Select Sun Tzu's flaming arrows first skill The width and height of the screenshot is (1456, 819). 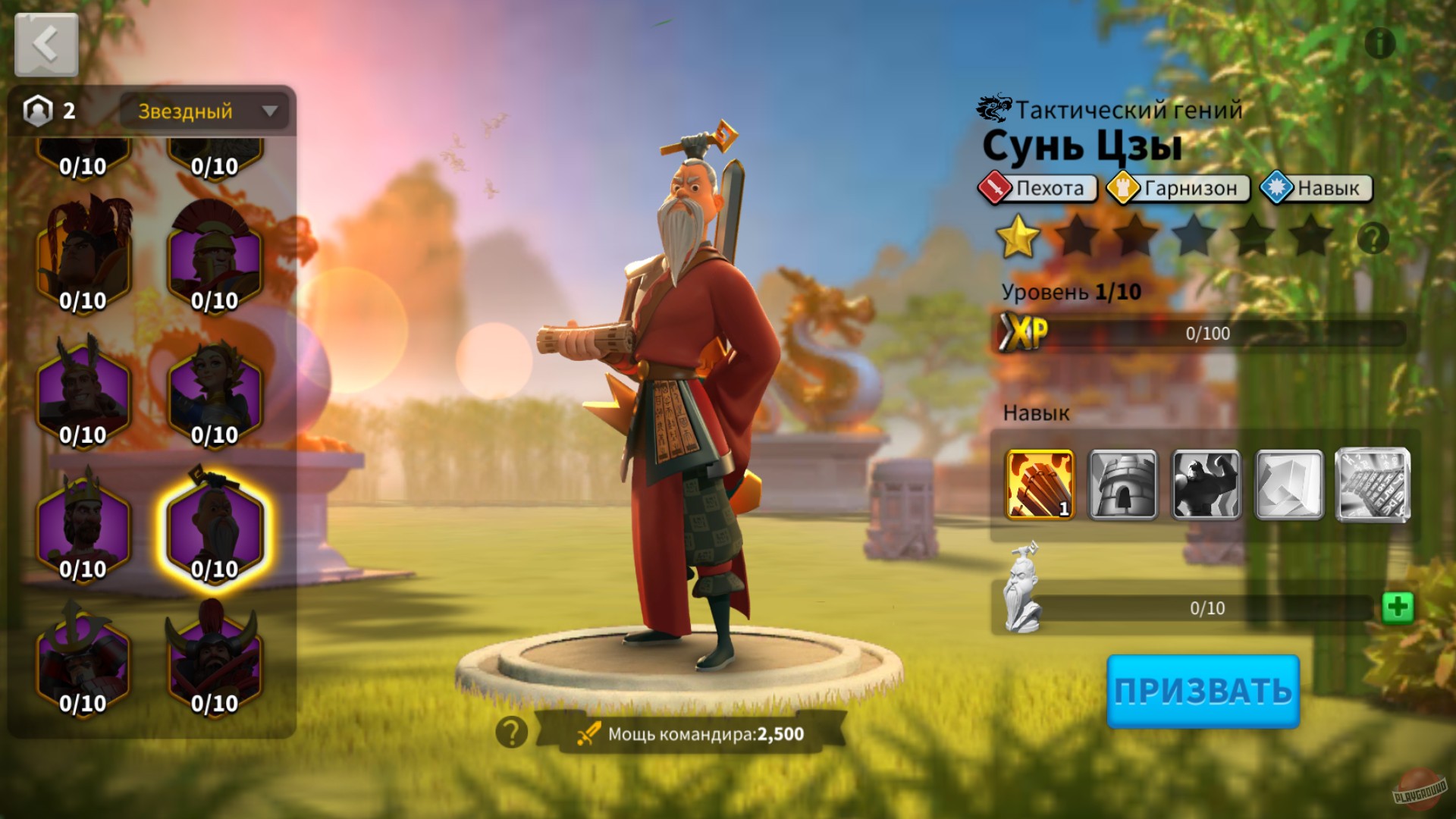click(1039, 484)
